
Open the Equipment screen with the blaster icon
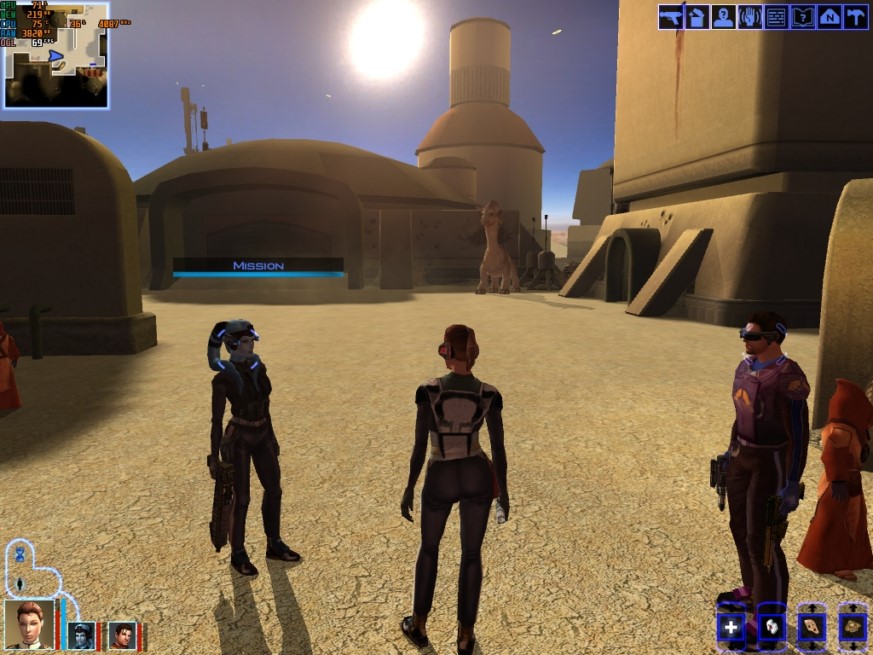(670, 17)
